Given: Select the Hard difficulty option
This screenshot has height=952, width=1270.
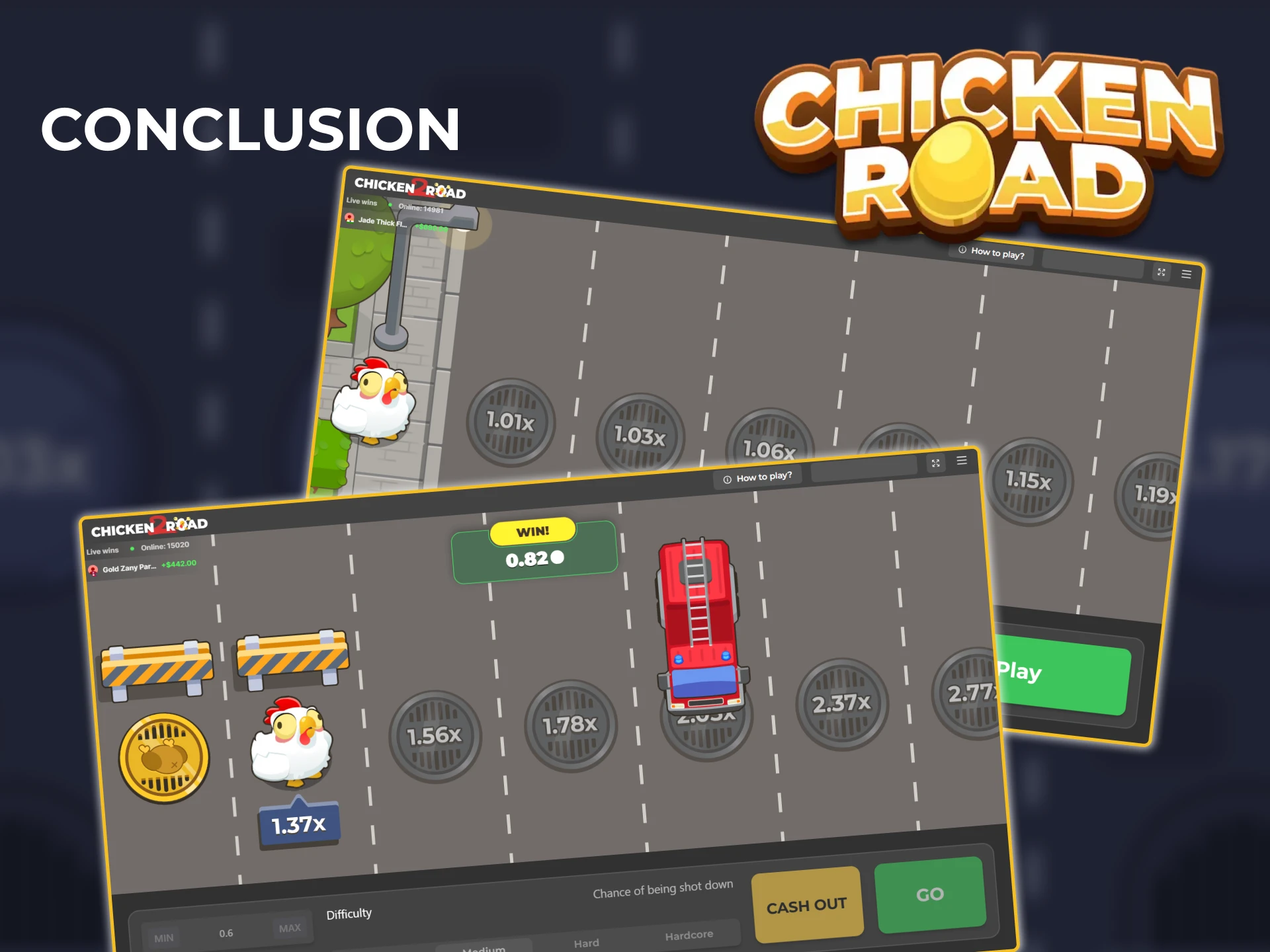Looking at the screenshot, I should tap(586, 943).
